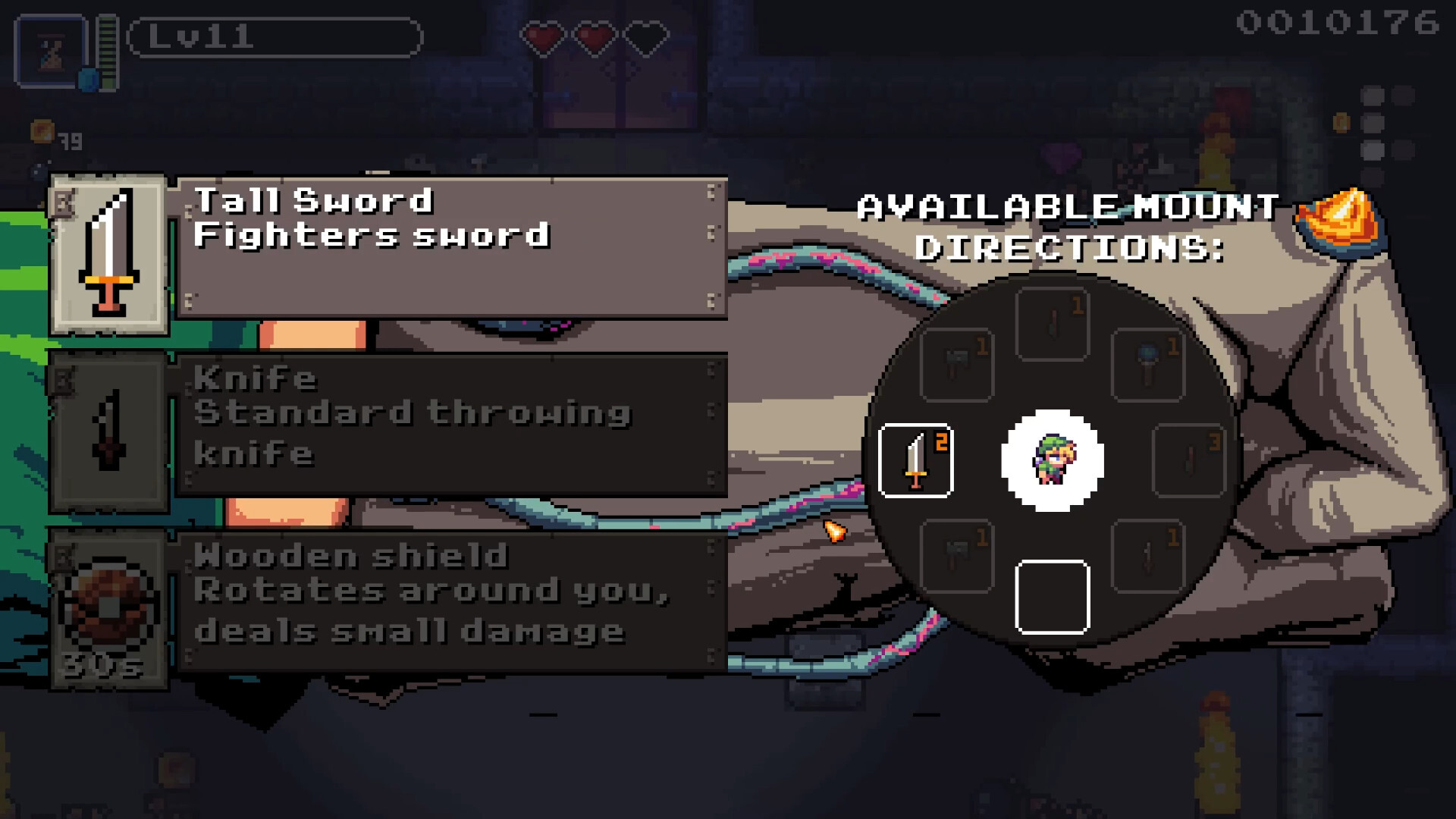Image resolution: width=1456 pixels, height=819 pixels.
Task: Select the Tall Sword inventory icon
Action: click(x=108, y=258)
